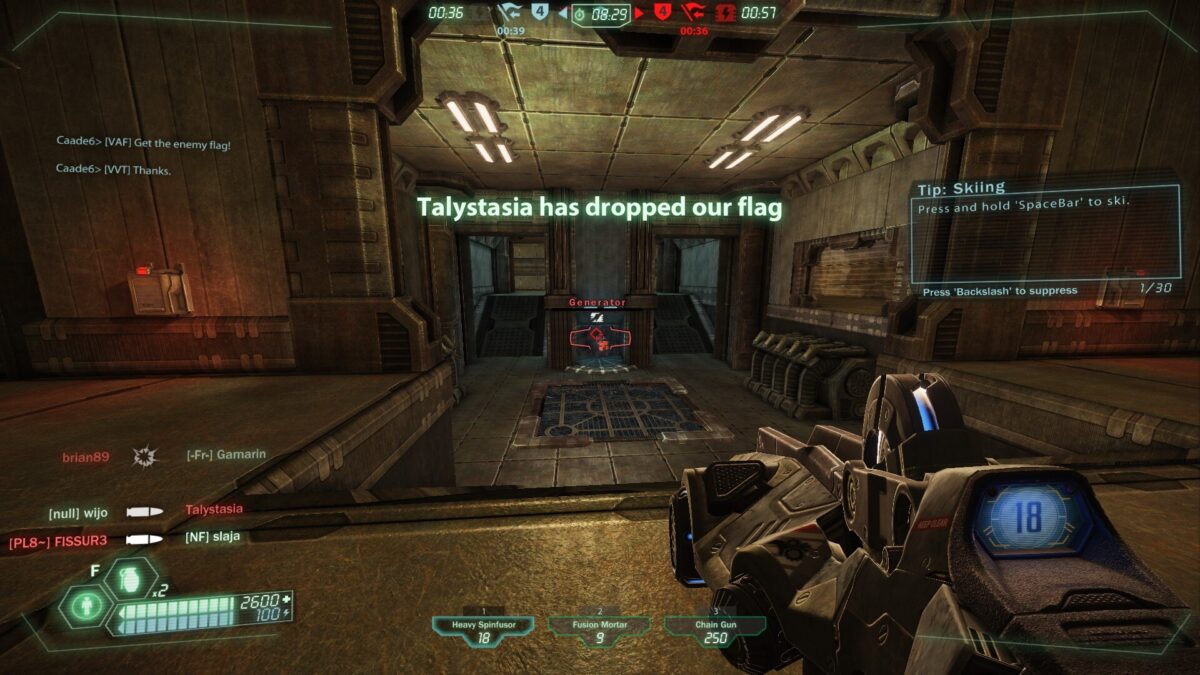
Task: Select the brian89 kill feed entry
Action: 84,456
